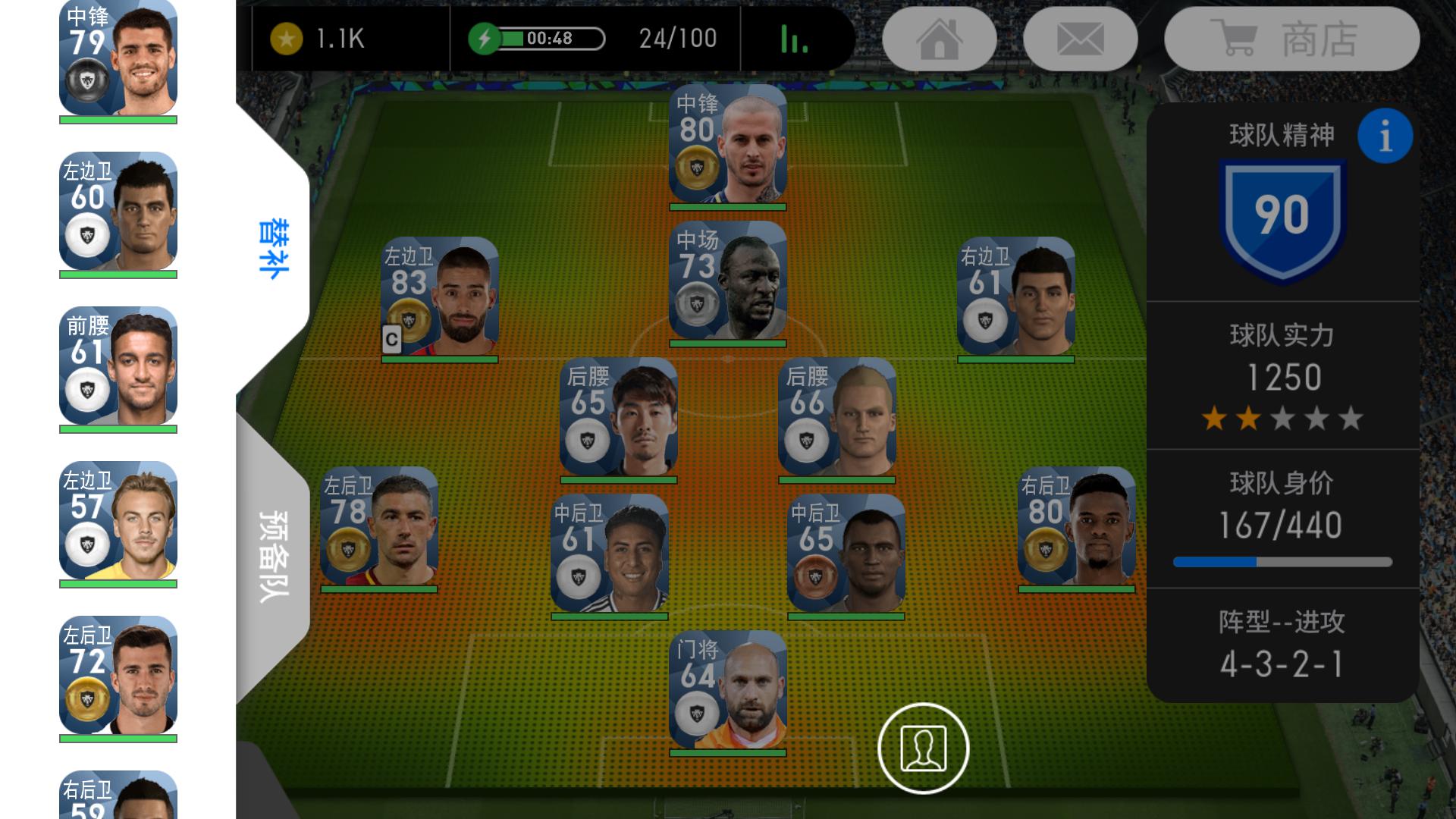1456x819 pixels.
Task: Switch to the 预备队 reserves tab
Action: click(x=273, y=556)
